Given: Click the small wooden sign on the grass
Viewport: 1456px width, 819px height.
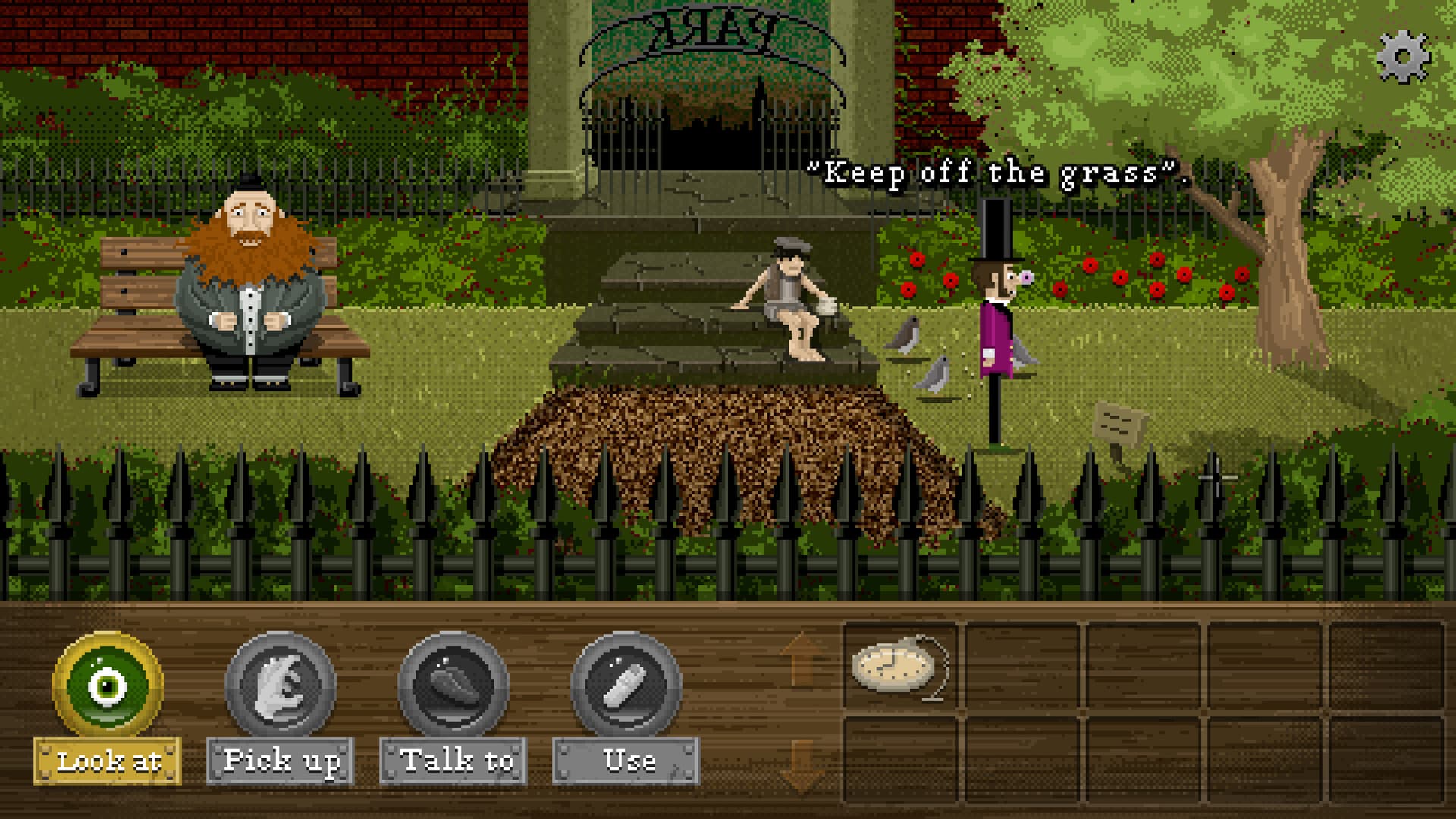Looking at the screenshot, I should 1116,422.
